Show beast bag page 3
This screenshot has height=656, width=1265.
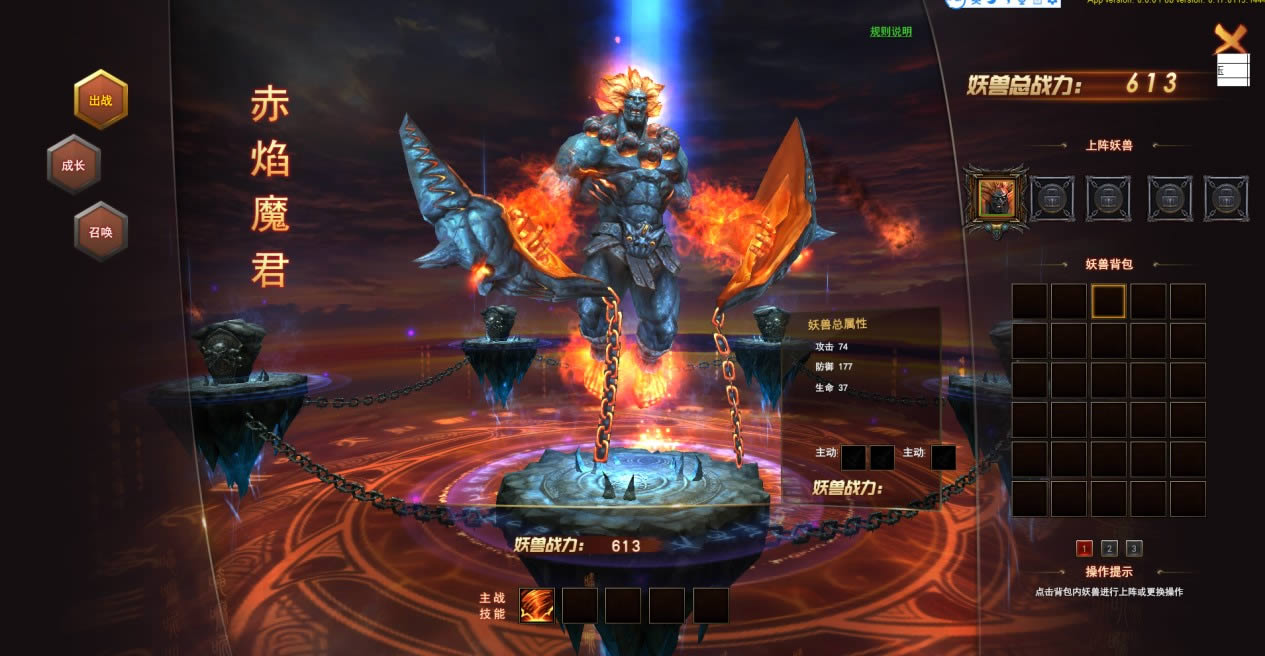click(1133, 548)
